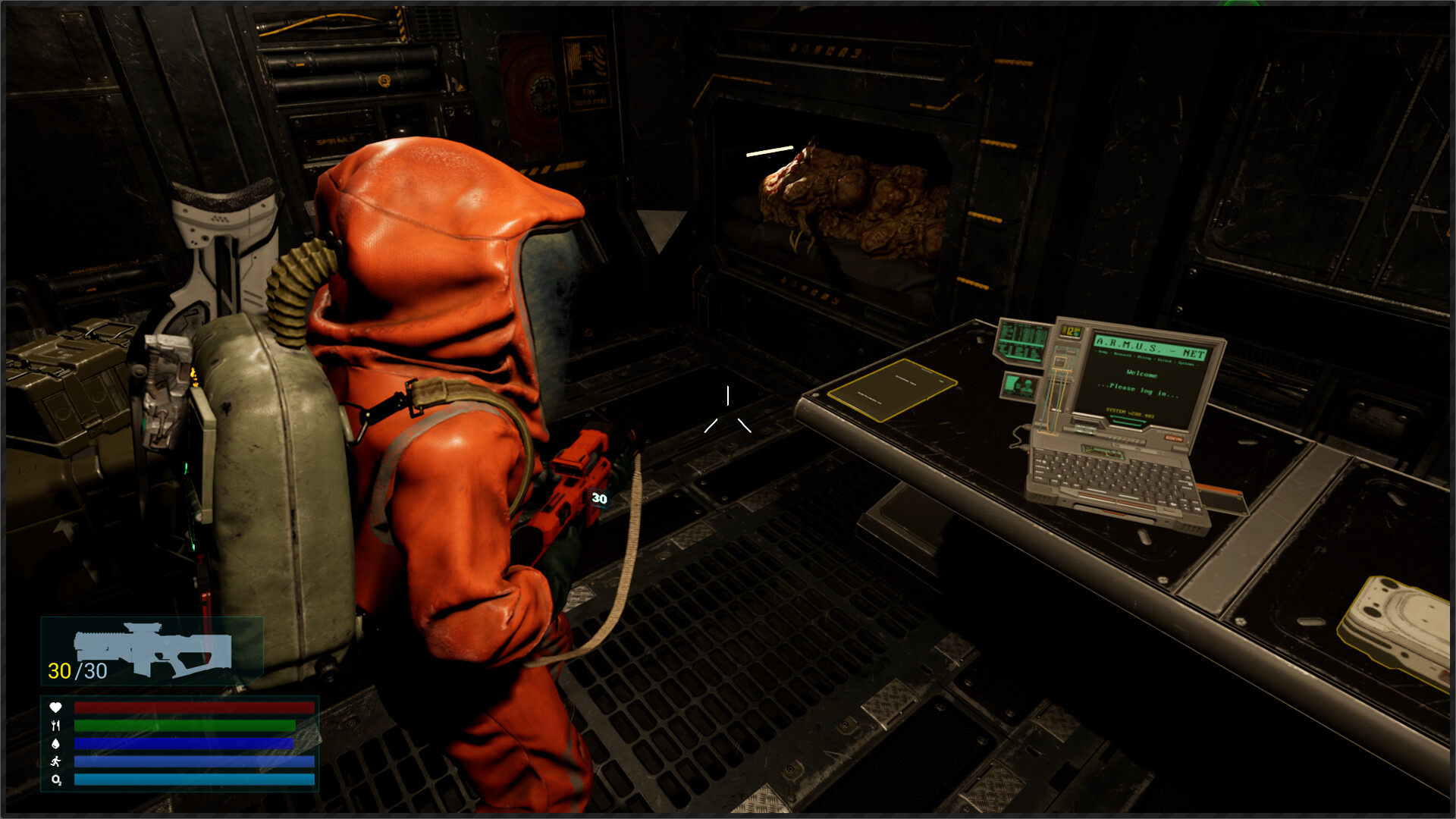This screenshot has width=1456, height=819.
Task: Click the running stamina icon
Action: (55, 761)
